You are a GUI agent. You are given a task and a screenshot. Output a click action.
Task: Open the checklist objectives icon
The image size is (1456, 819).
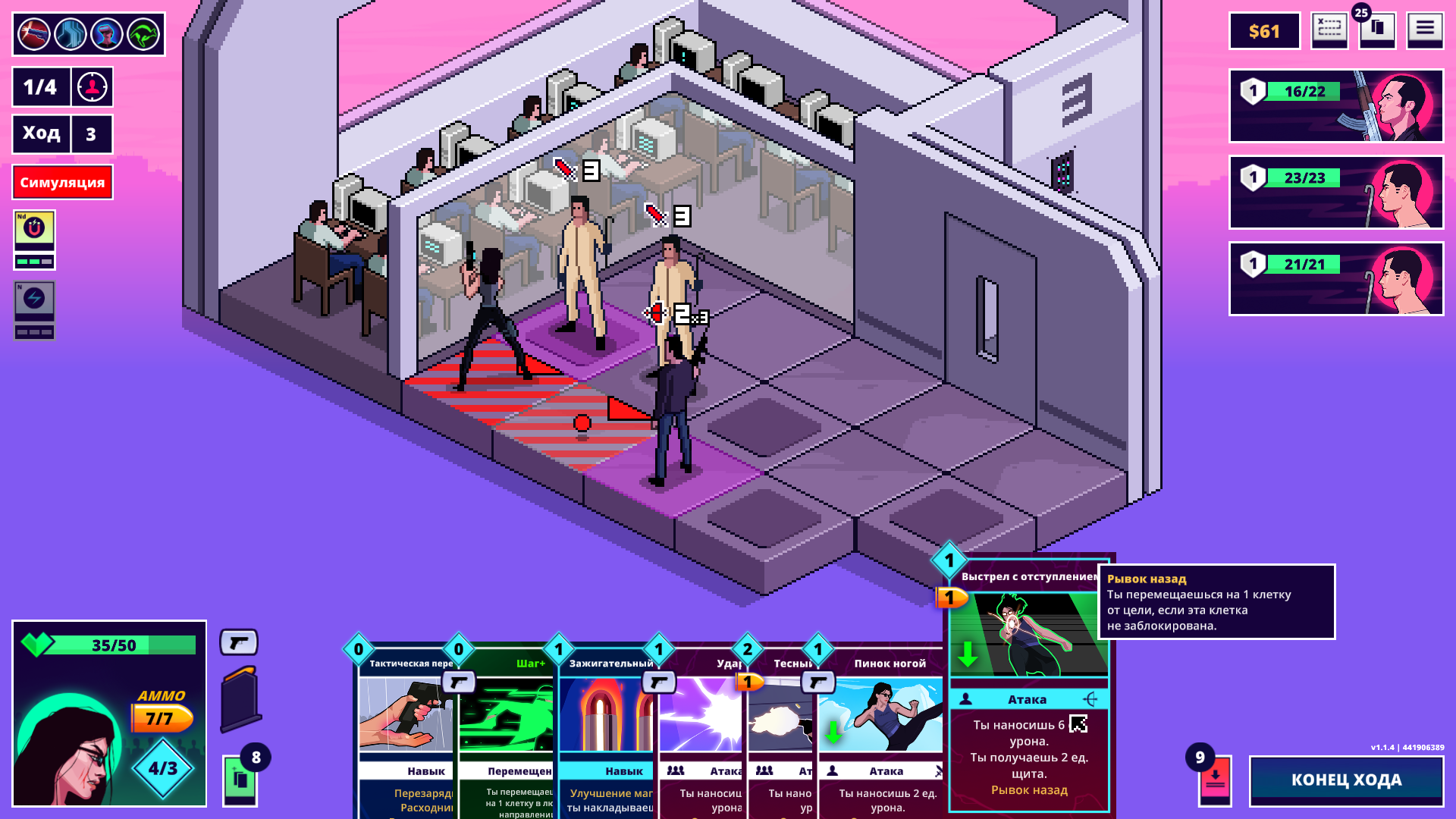[x=1329, y=30]
